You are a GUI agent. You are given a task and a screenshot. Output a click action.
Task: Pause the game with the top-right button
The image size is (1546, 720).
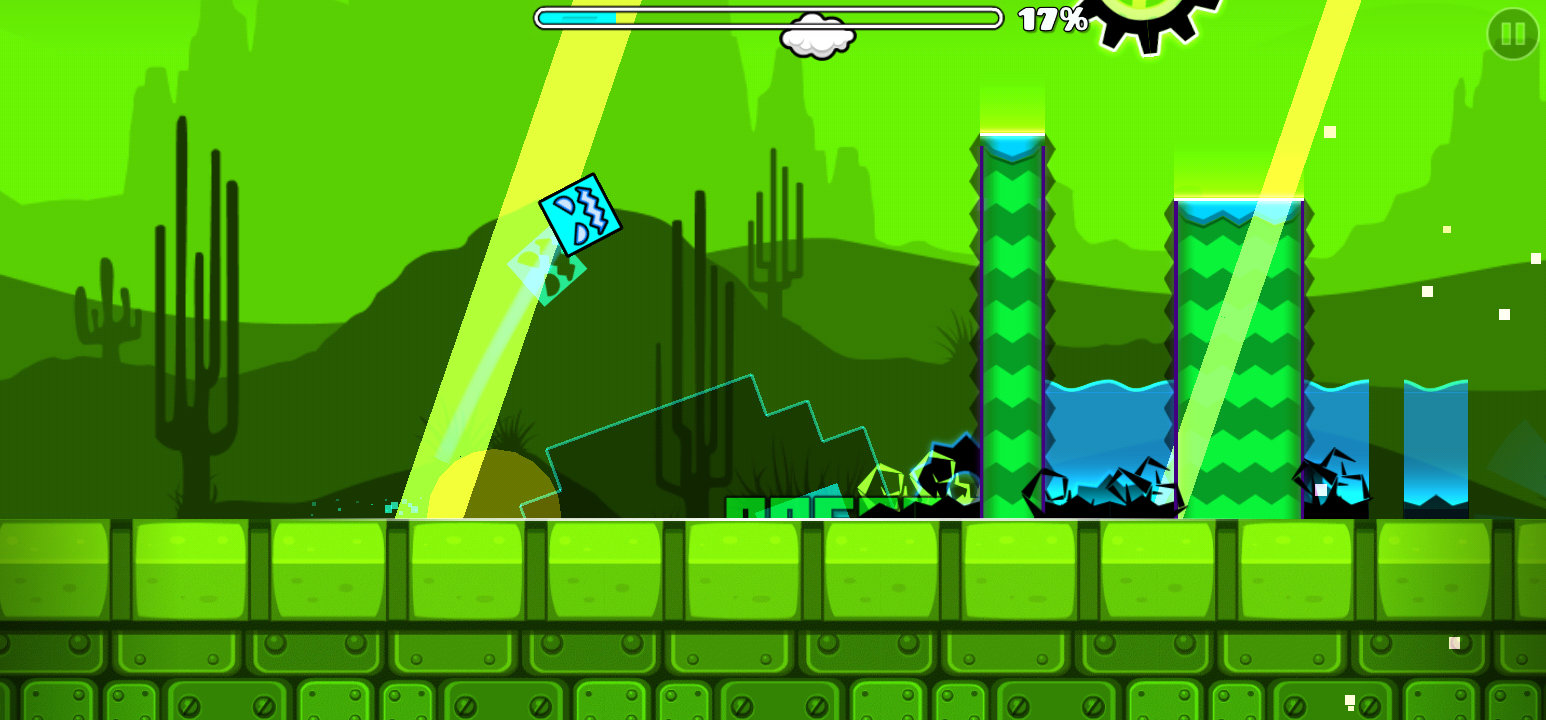click(1512, 34)
